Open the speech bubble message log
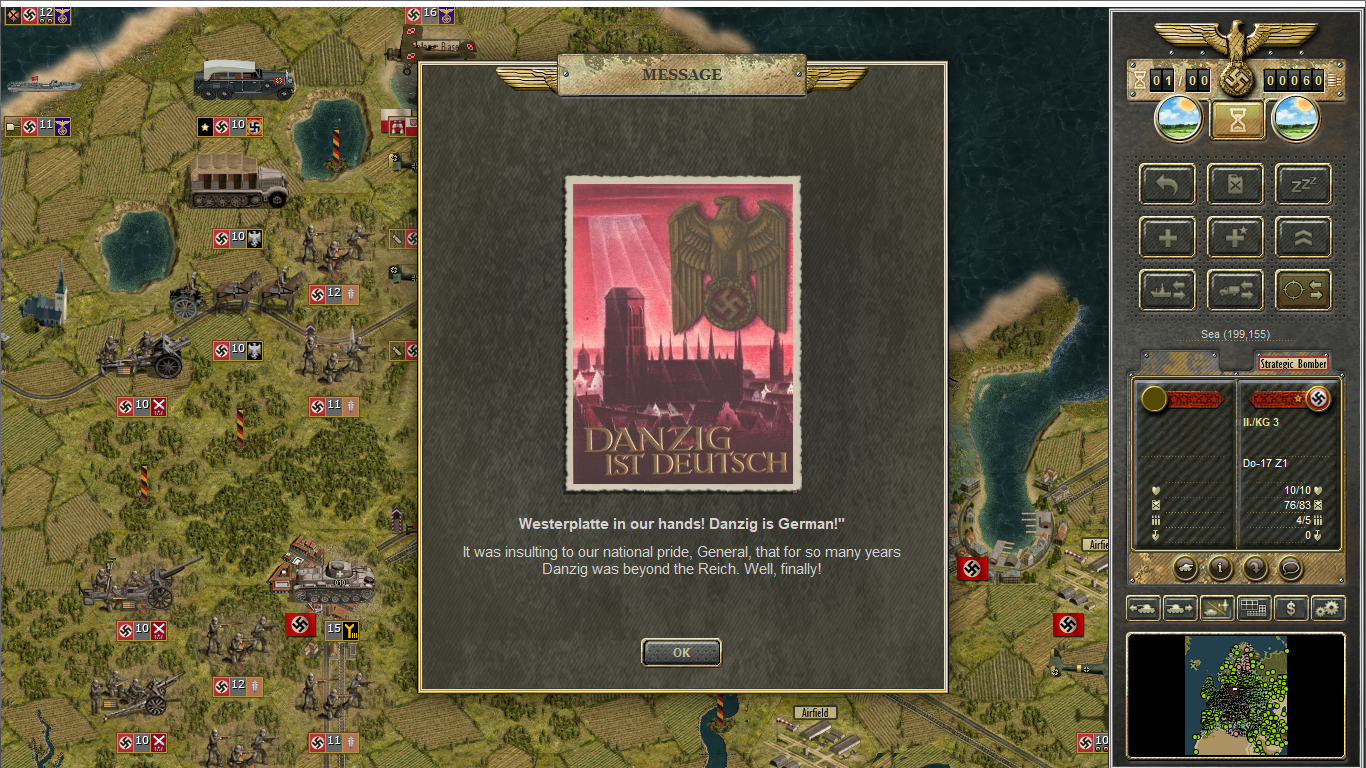1366x768 pixels. (1290, 568)
